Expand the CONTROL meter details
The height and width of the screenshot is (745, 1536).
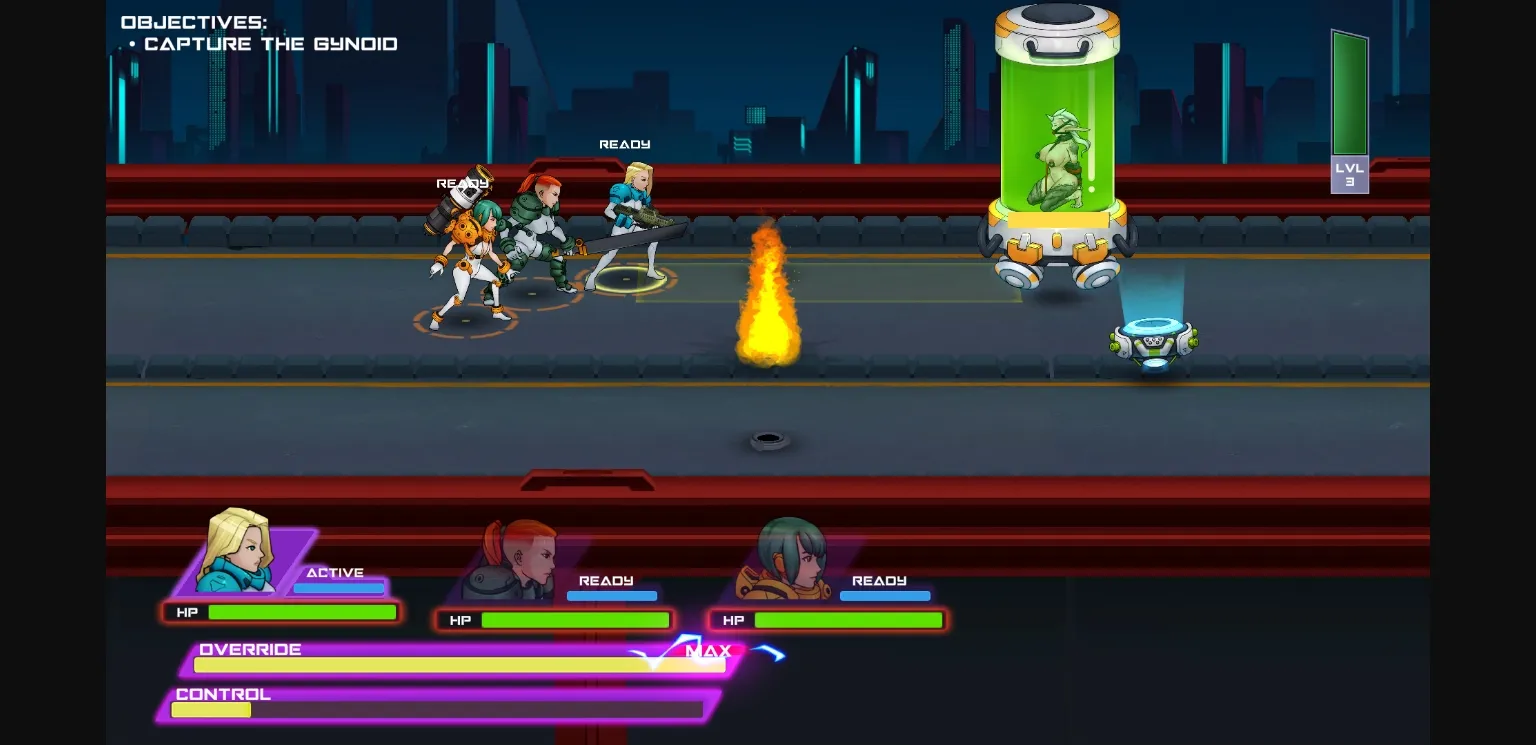coord(222,694)
